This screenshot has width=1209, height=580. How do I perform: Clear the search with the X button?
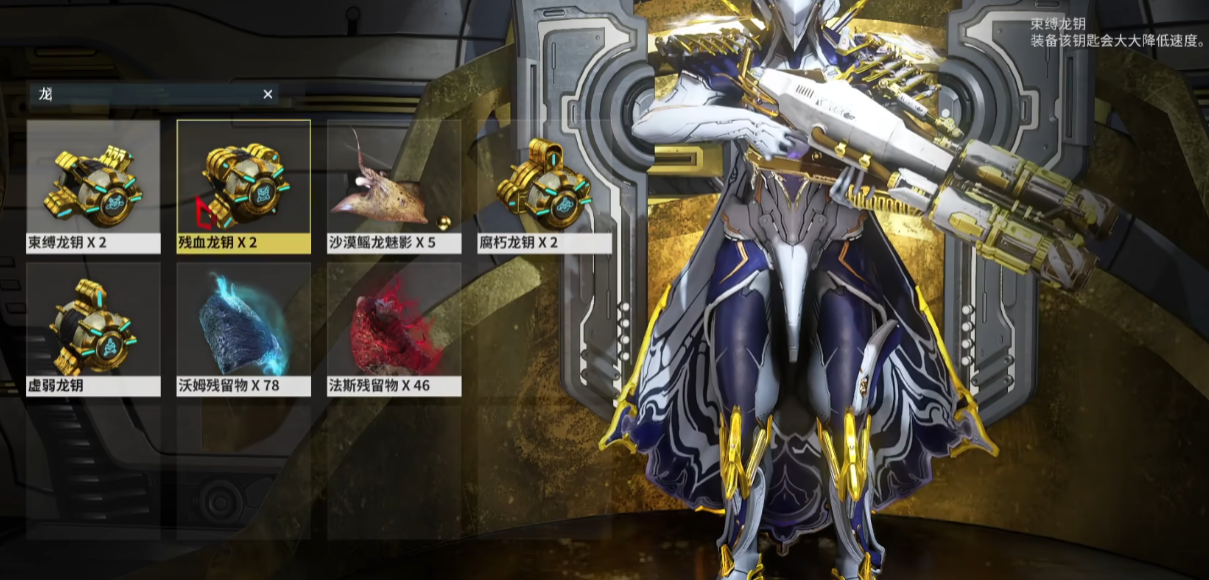268,94
